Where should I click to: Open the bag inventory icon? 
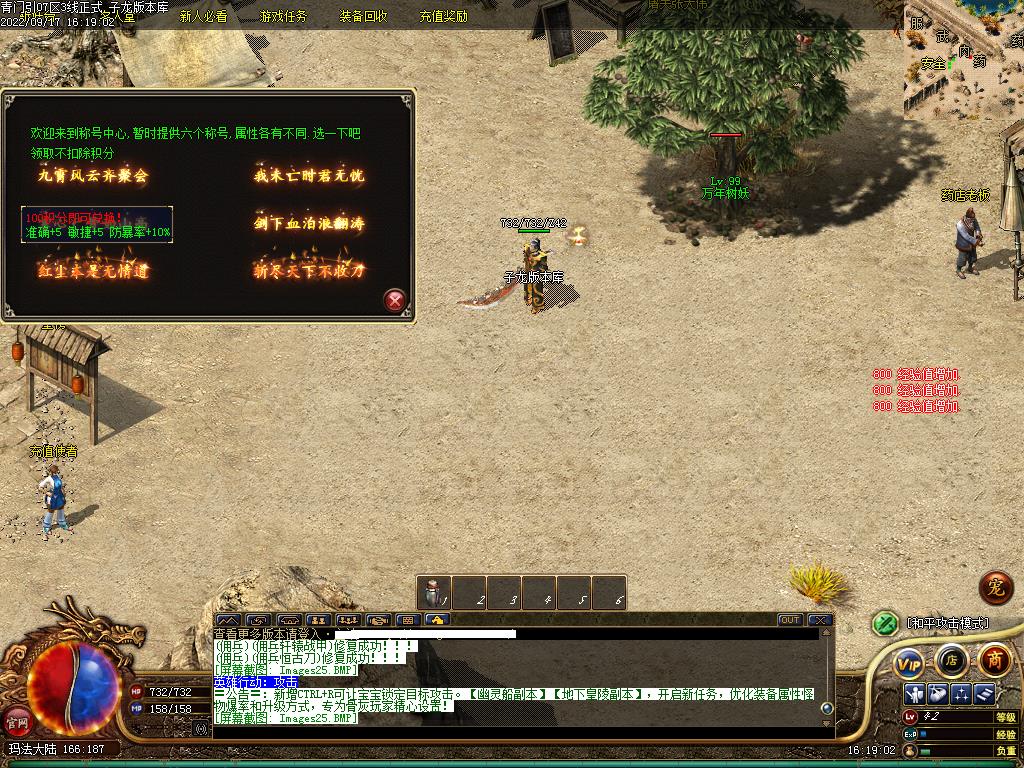(x=937, y=693)
